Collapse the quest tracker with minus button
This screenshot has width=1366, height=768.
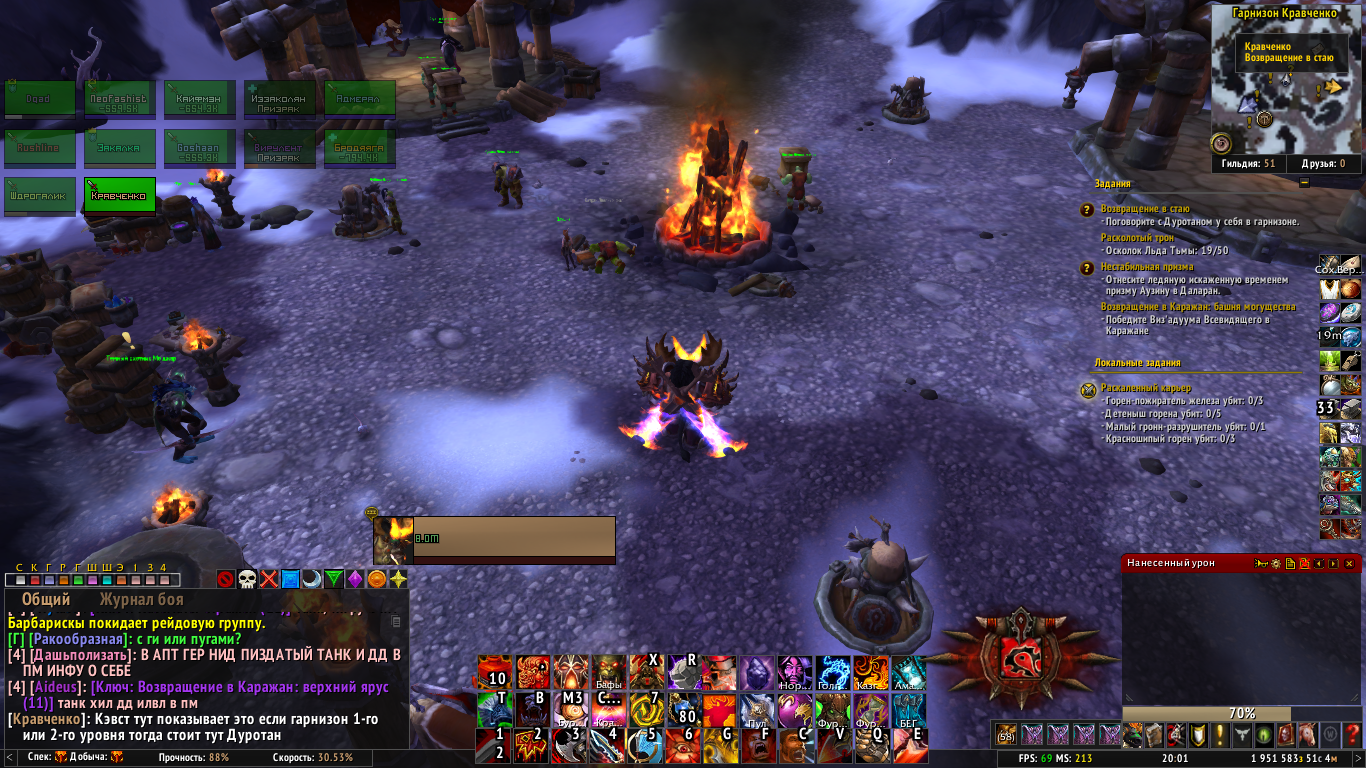point(1304,183)
